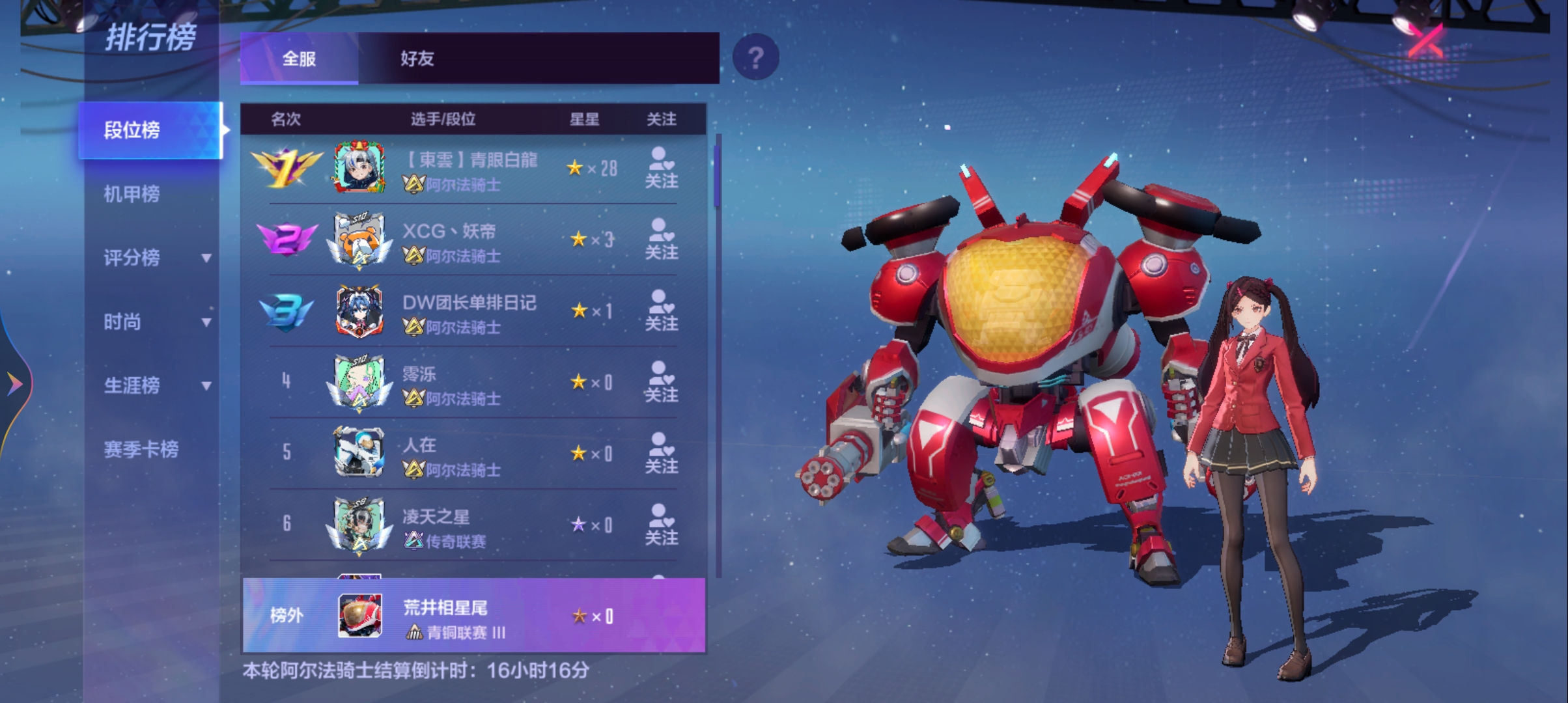Follow the rank 1 player 青眼白龍
This screenshot has width=1568, height=703.
[661, 169]
